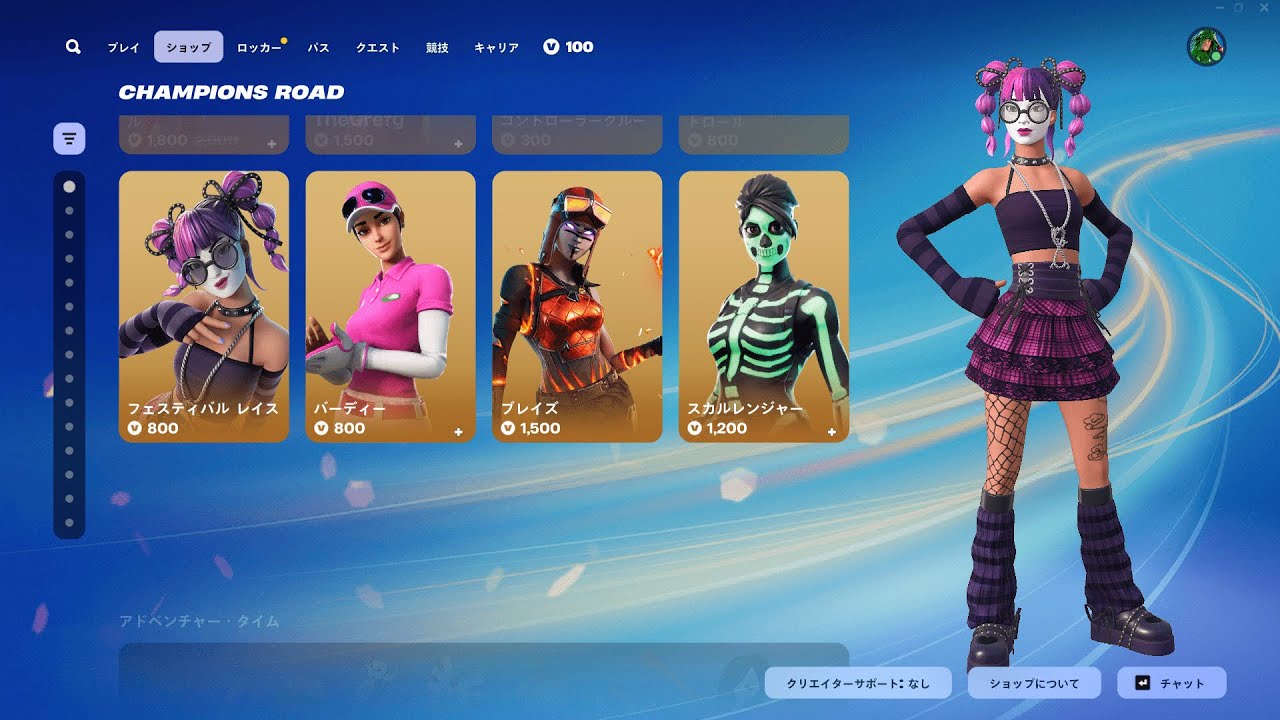The width and height of the screenshot is (1280, 720).
Task: Switch to the クエスト tab
Action: pos(378,47)
